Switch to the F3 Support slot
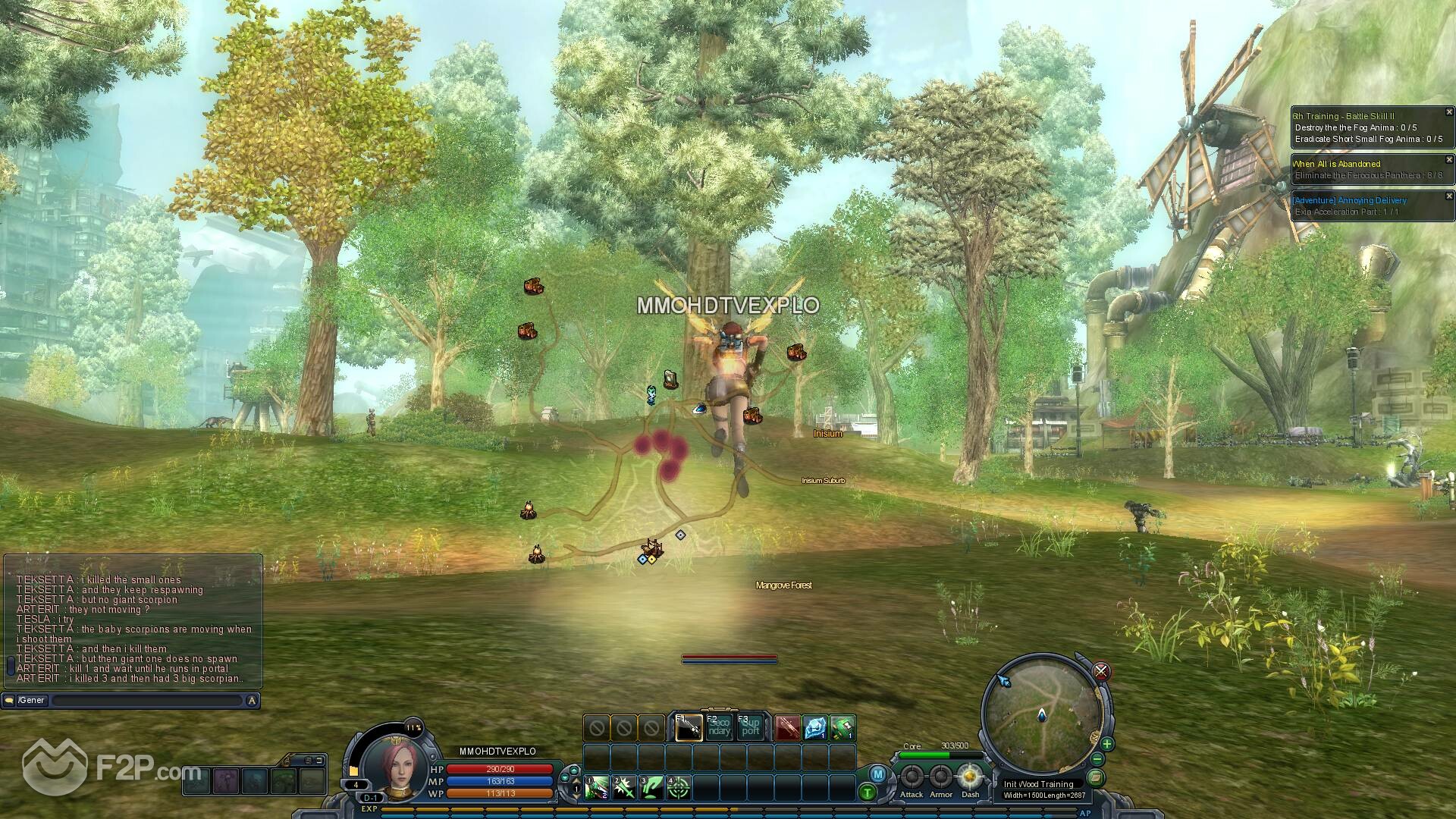Viewport: 1456px width, 819px height. [x=750, y=728]
